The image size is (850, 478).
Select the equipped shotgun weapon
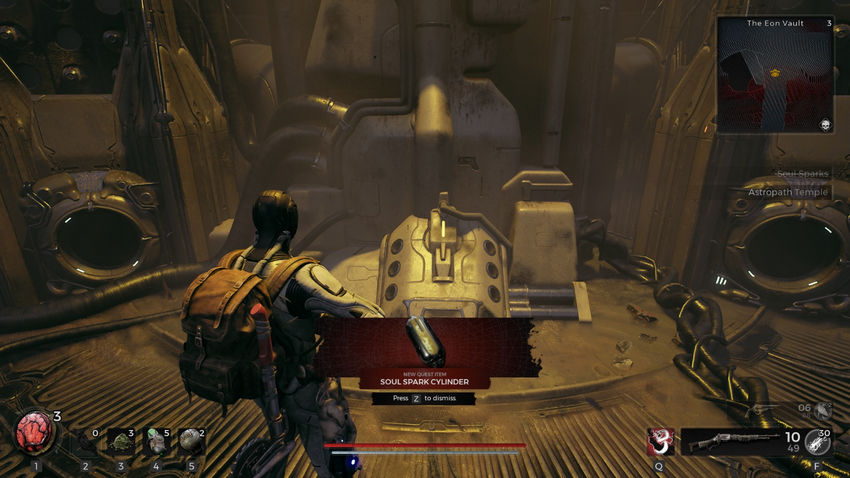tap(732, 441)
